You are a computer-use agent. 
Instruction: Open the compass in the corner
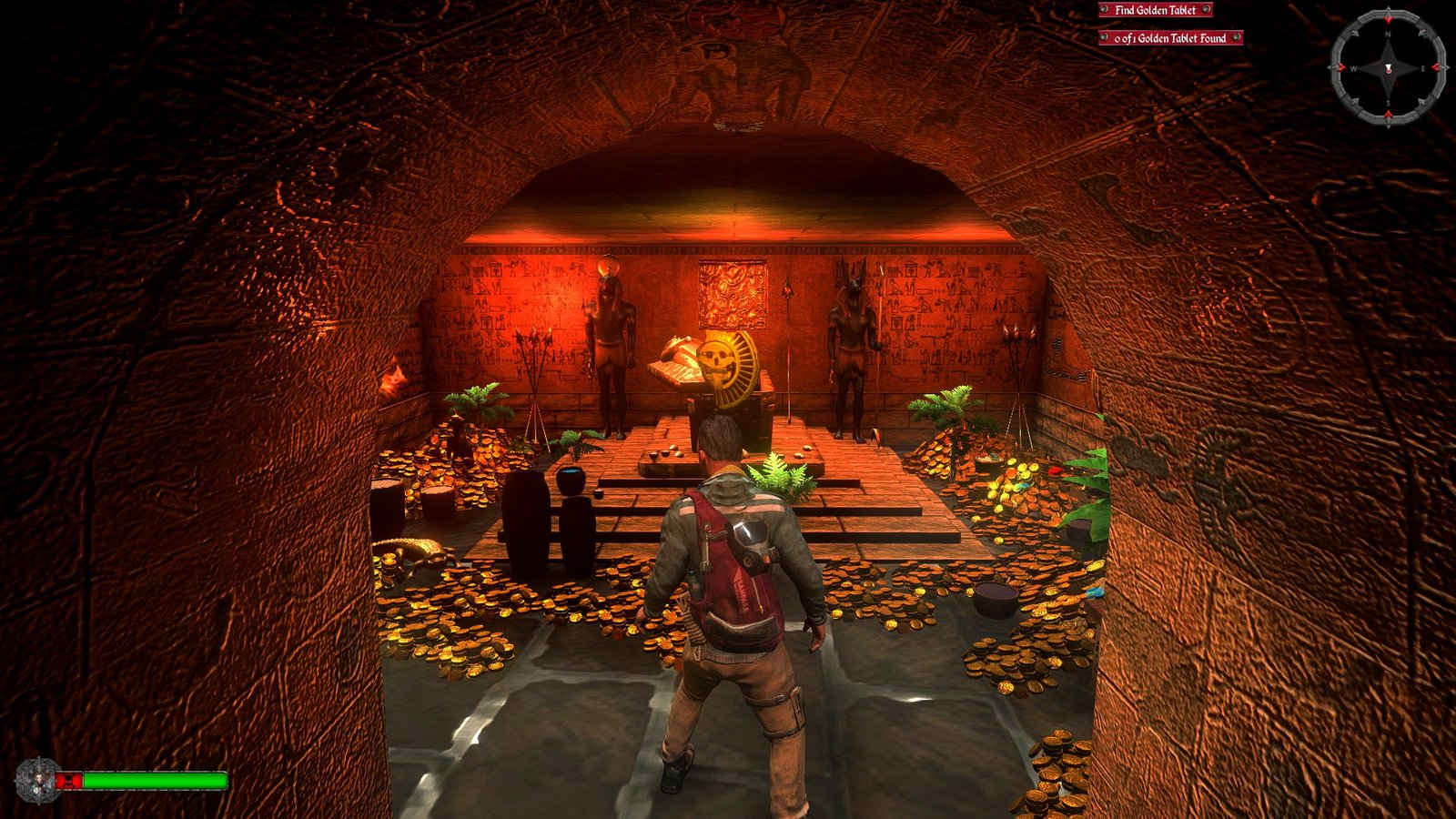coord(1388,68)
